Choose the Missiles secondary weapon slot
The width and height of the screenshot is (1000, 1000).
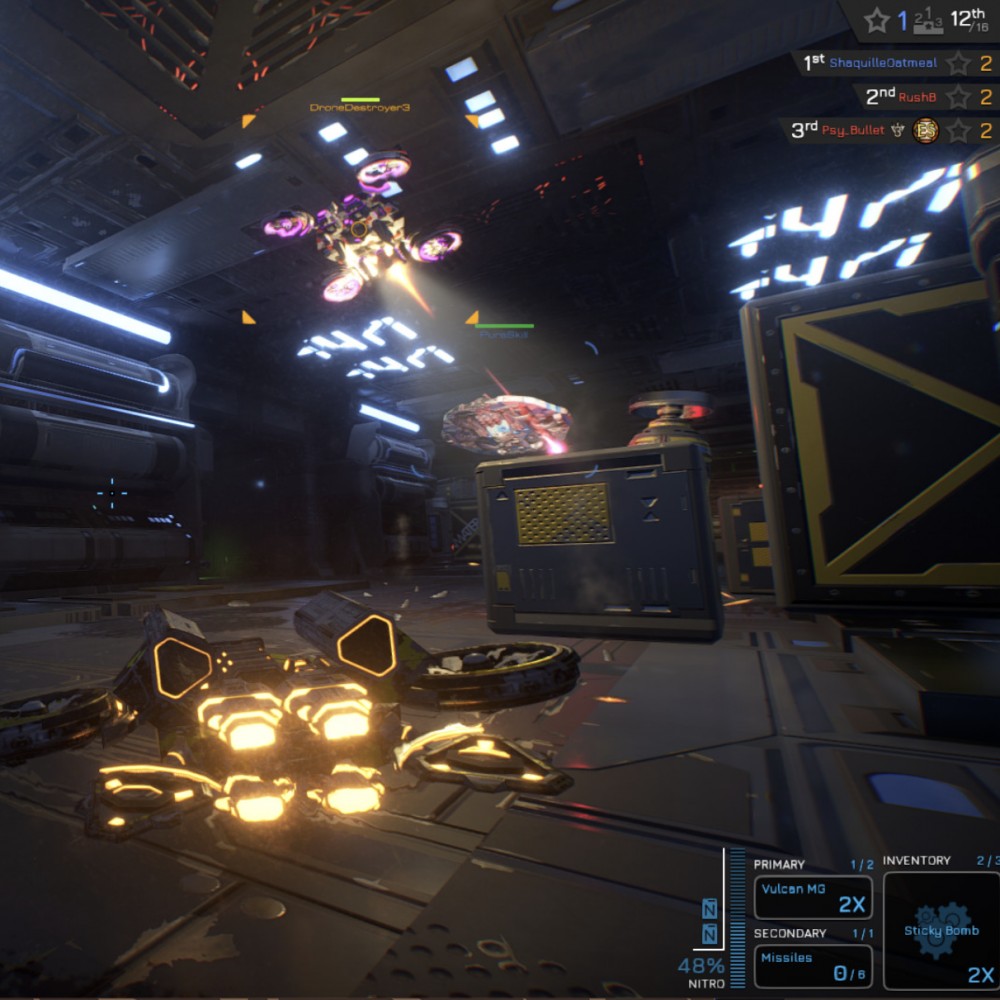[x=812, y=966]
